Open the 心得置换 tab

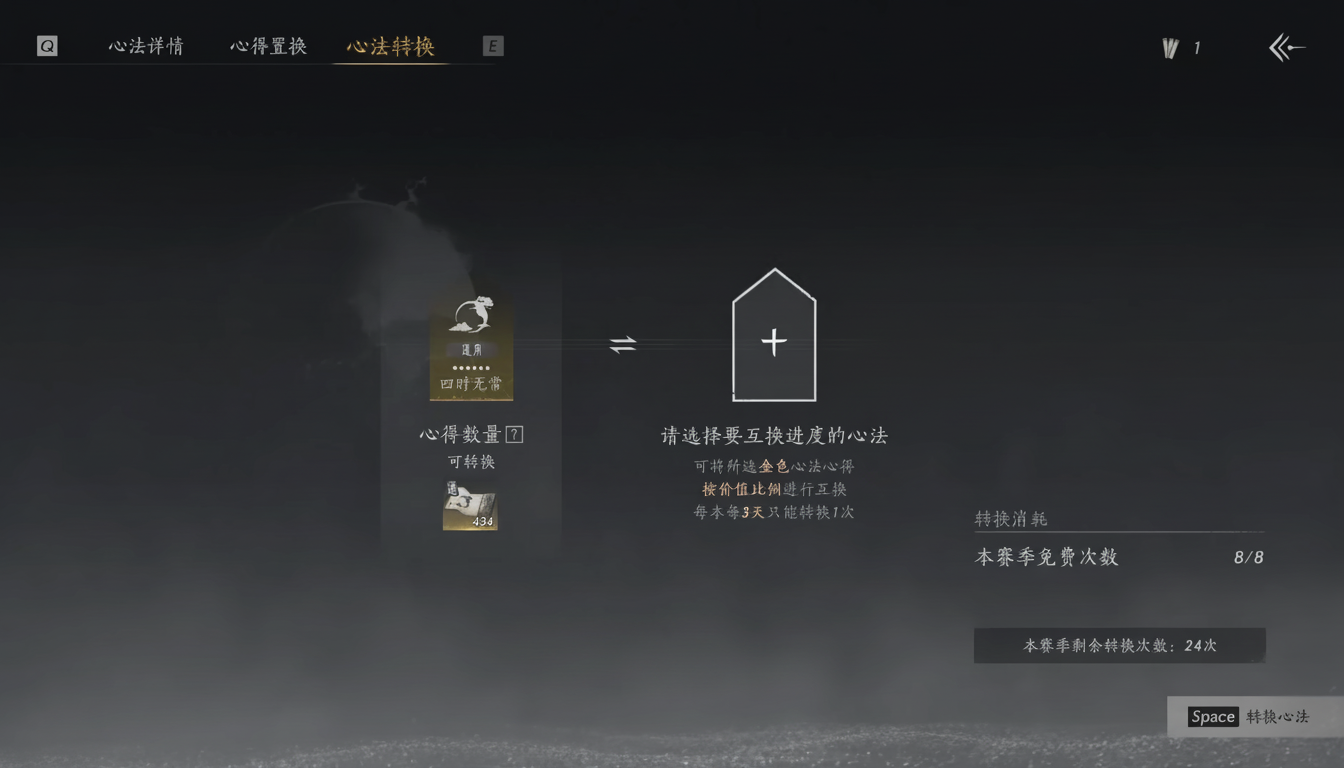pos(268,45)
